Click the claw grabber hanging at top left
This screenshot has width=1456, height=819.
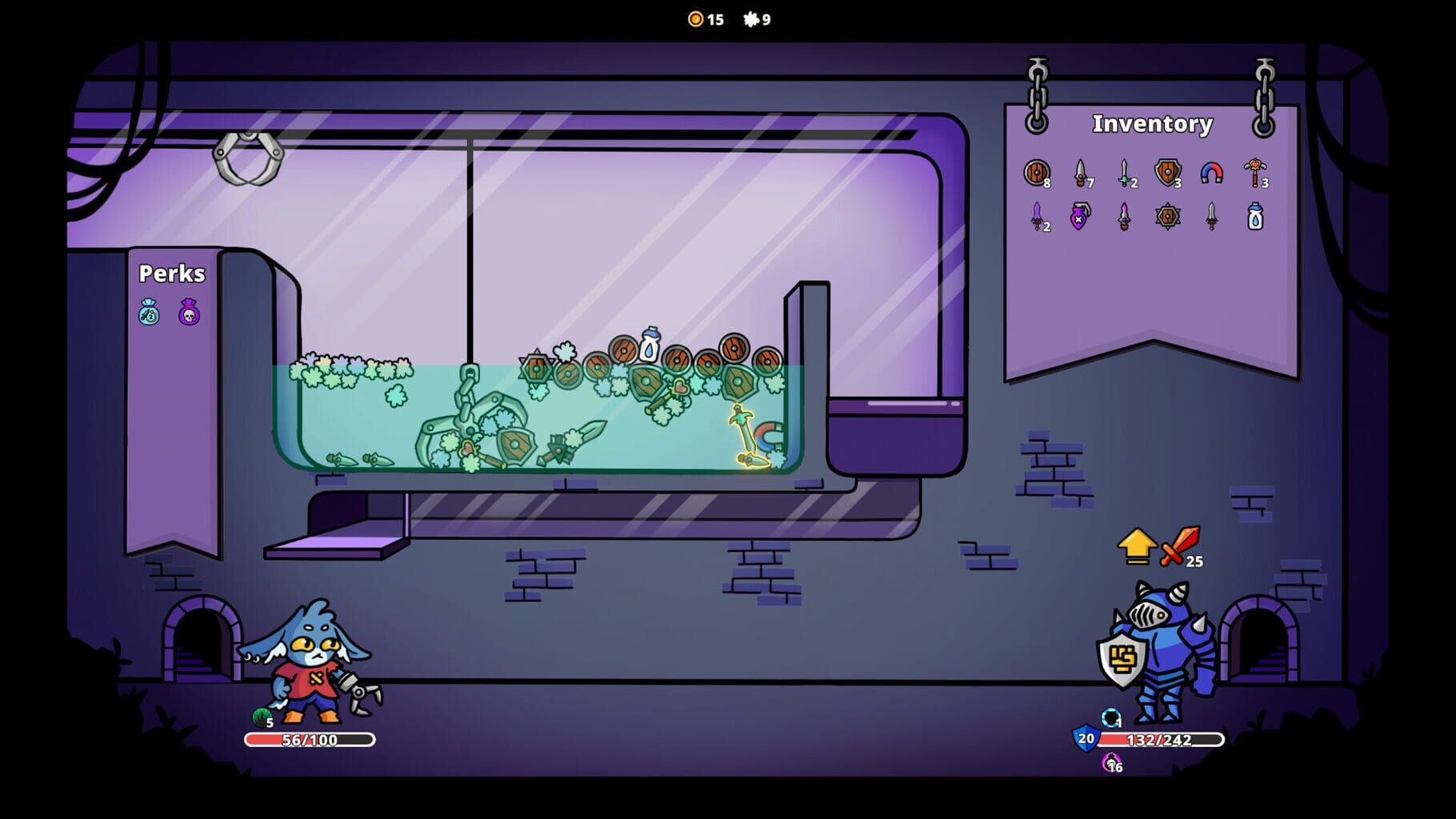point(248,156)
